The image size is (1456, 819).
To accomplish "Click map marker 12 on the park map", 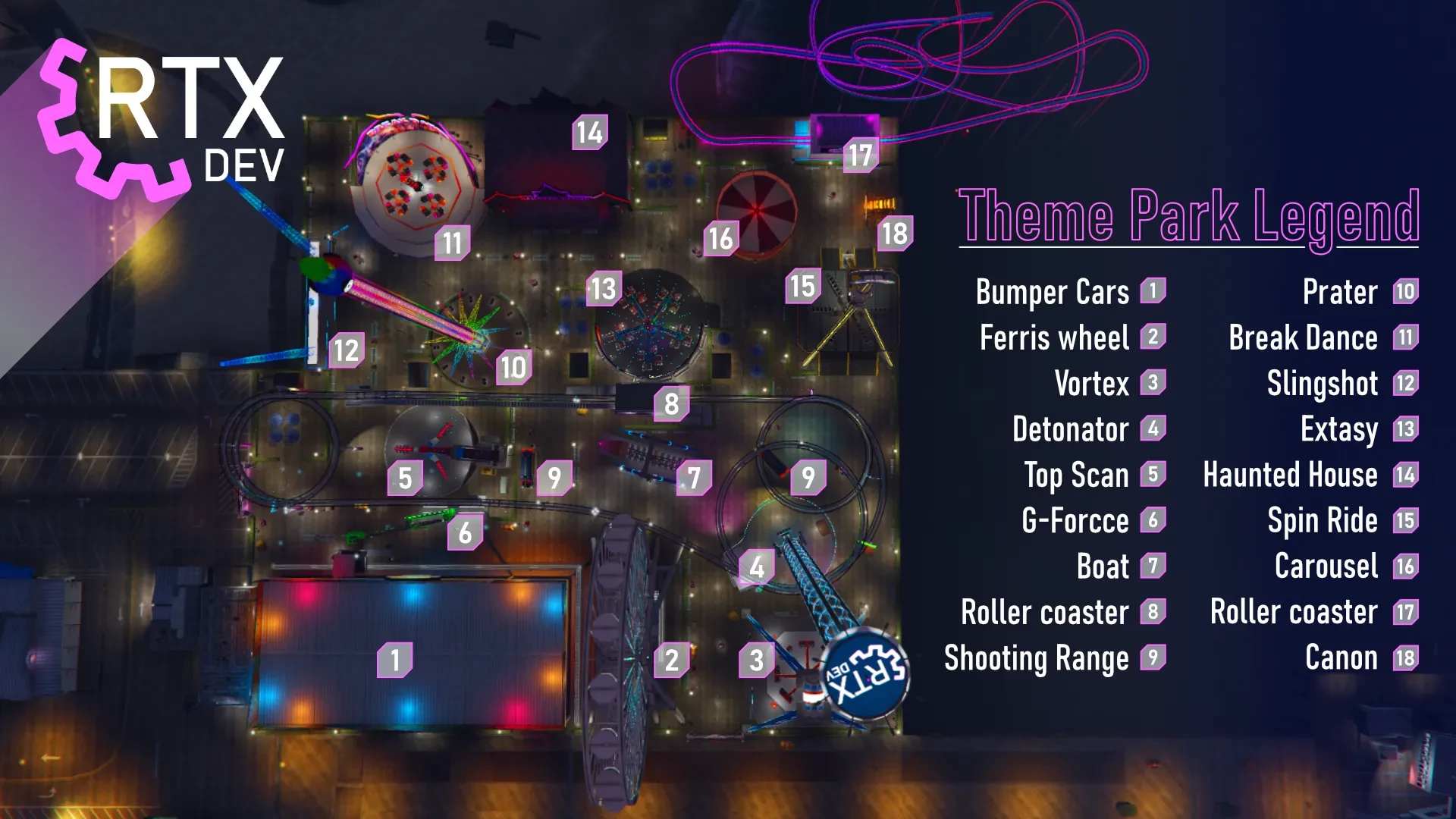I will [346, 350].
